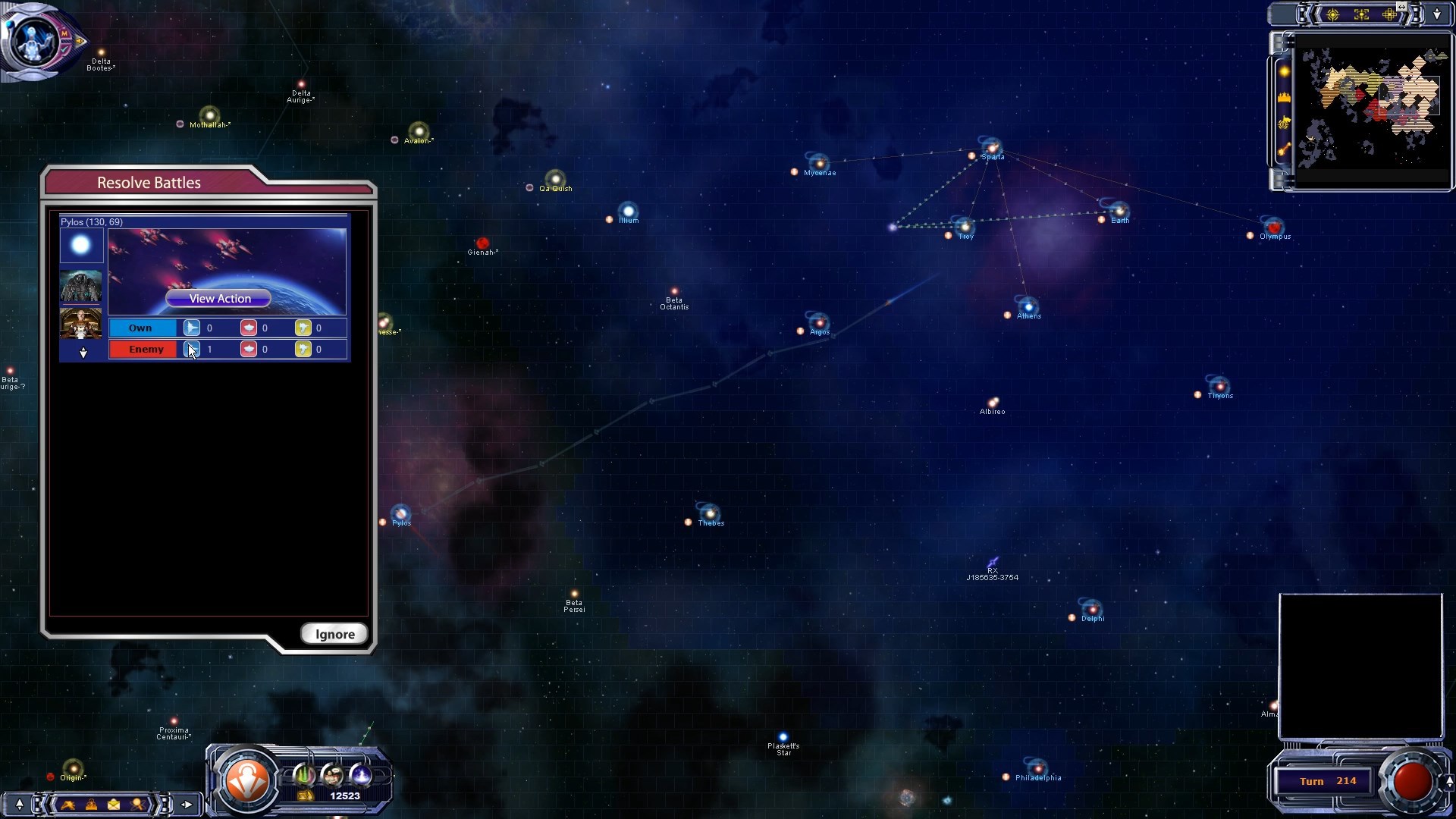Open the galaxy minimap view
Screen dimensions: 1456x819
(x=1373, y=108)
